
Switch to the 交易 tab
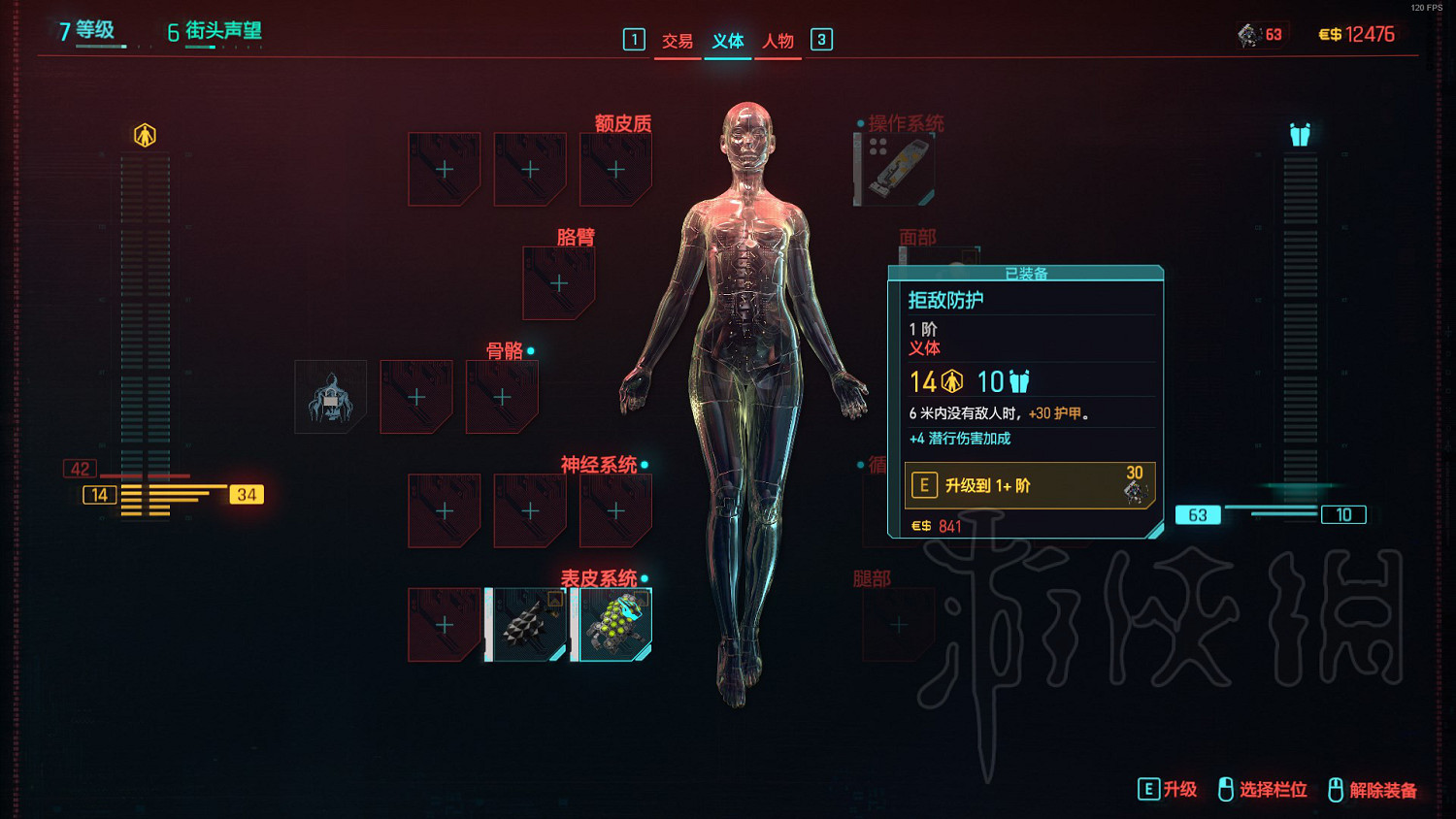[677, 41]
